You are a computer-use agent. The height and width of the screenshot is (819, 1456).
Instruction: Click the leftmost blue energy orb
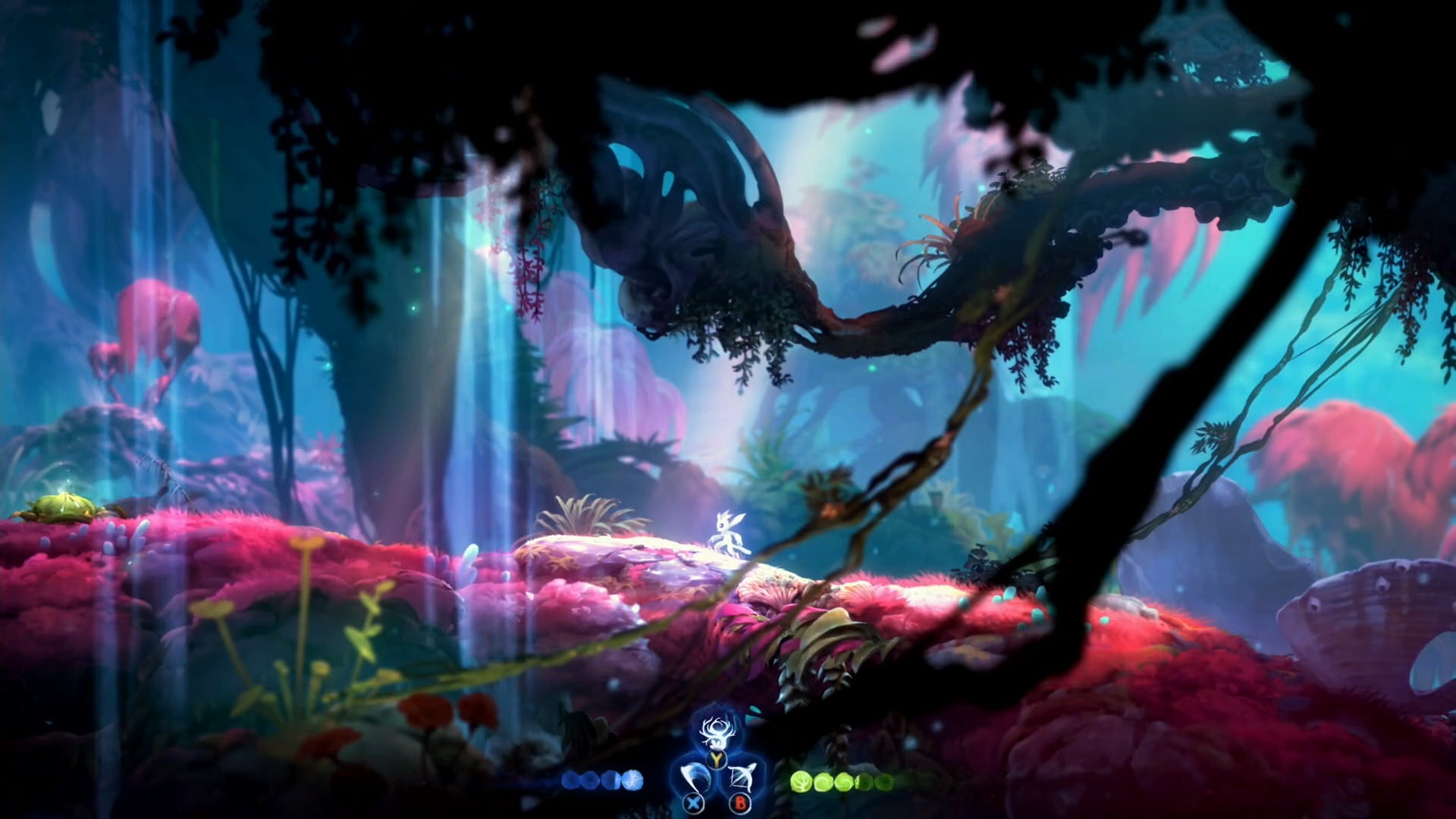(571, 779)
